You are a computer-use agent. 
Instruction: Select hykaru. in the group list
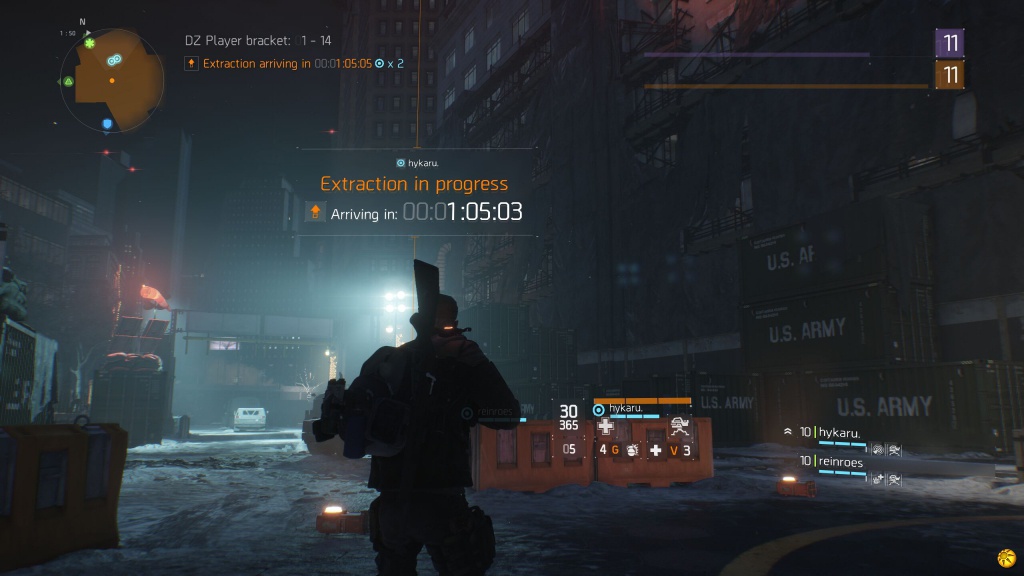840,432
